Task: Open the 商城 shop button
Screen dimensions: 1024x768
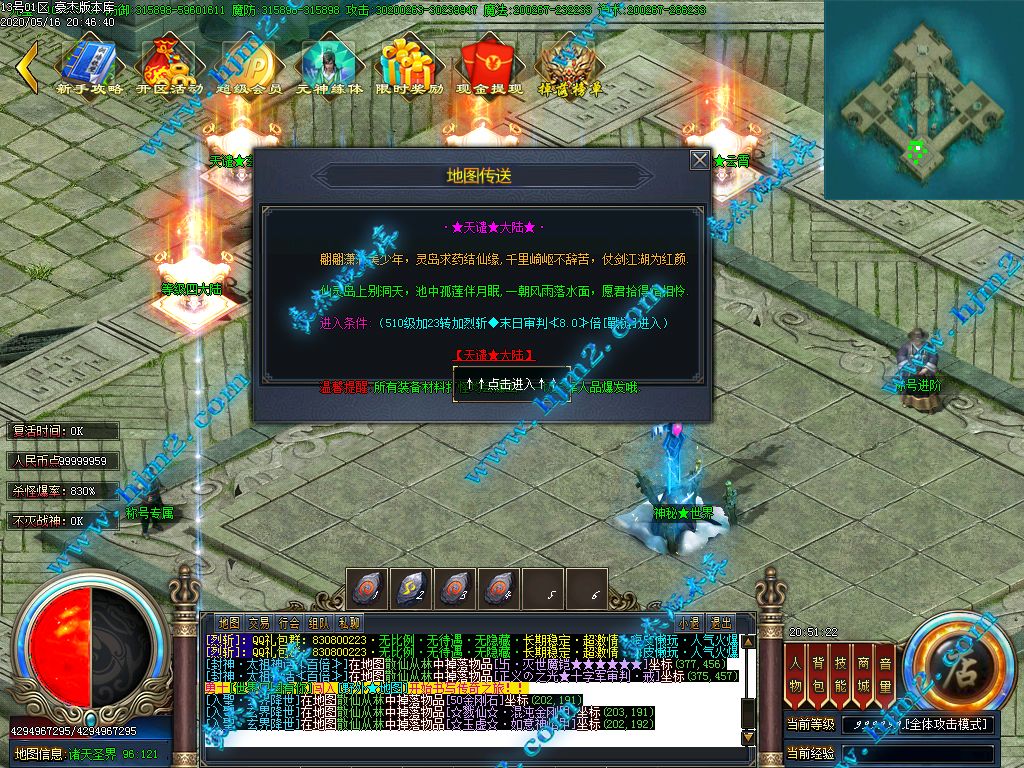Action: [x=863, y=674]
